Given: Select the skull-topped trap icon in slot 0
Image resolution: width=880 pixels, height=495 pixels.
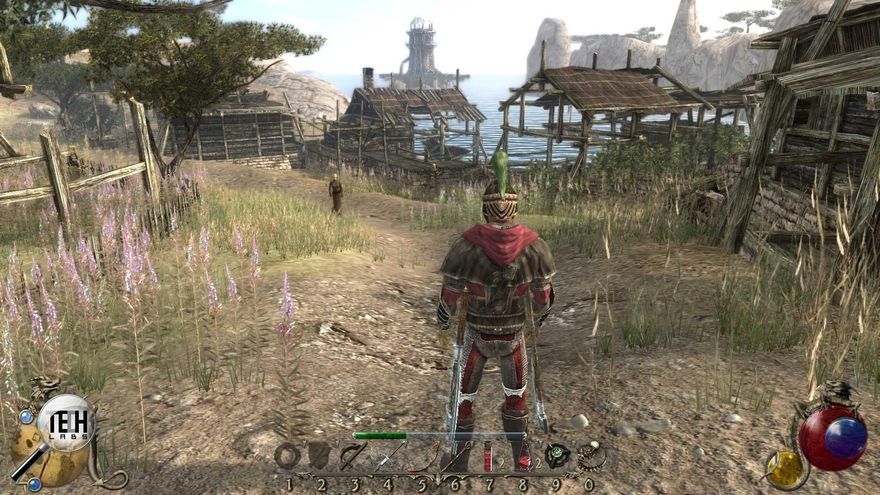Looking at the screenshot, I should click(590, 456).
